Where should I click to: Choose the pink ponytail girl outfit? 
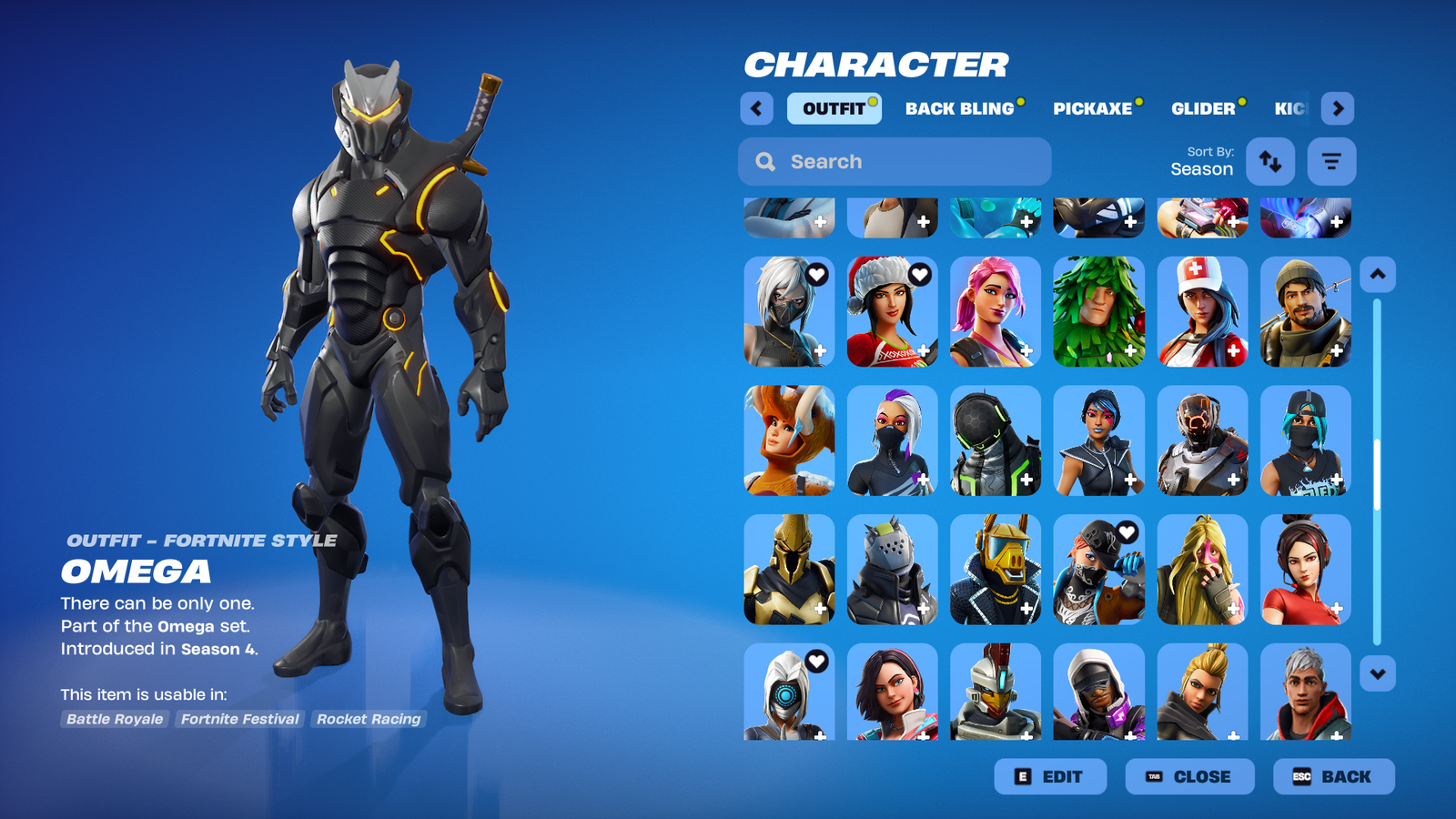coord(996,311)
